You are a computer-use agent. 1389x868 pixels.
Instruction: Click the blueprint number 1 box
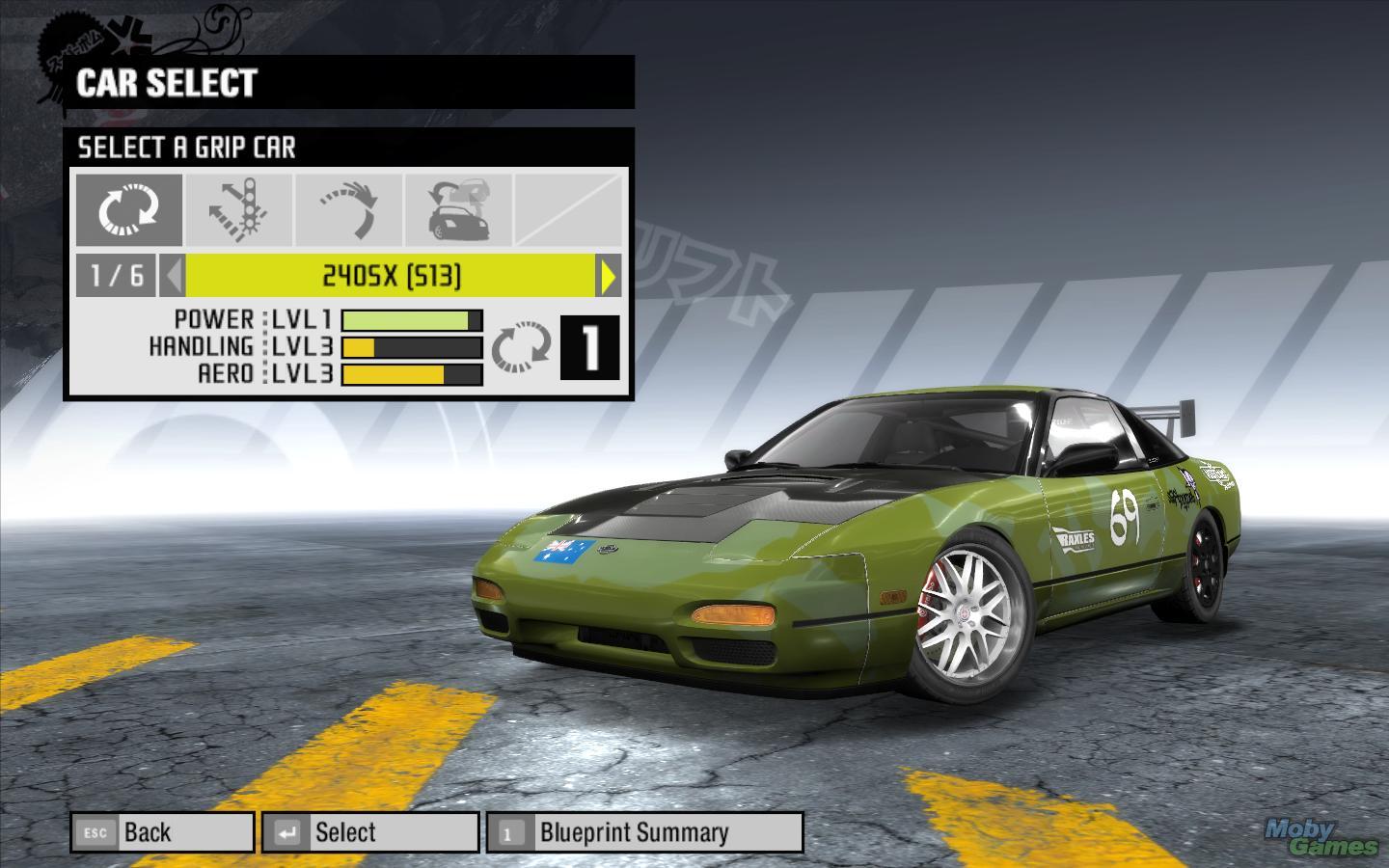589,347
